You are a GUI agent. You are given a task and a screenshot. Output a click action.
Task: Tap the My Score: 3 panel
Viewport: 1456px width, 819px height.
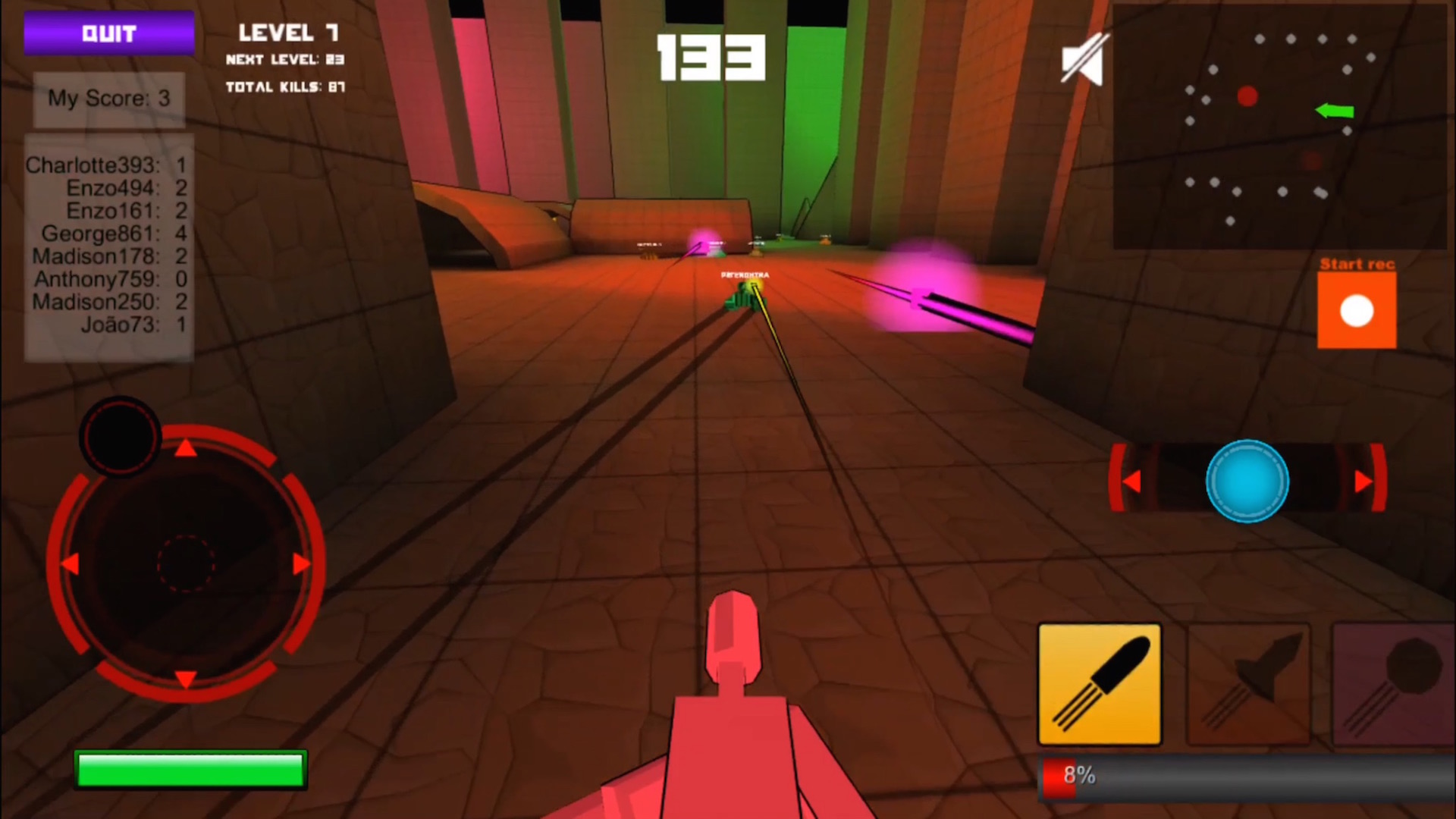click(x=108, y=99)
